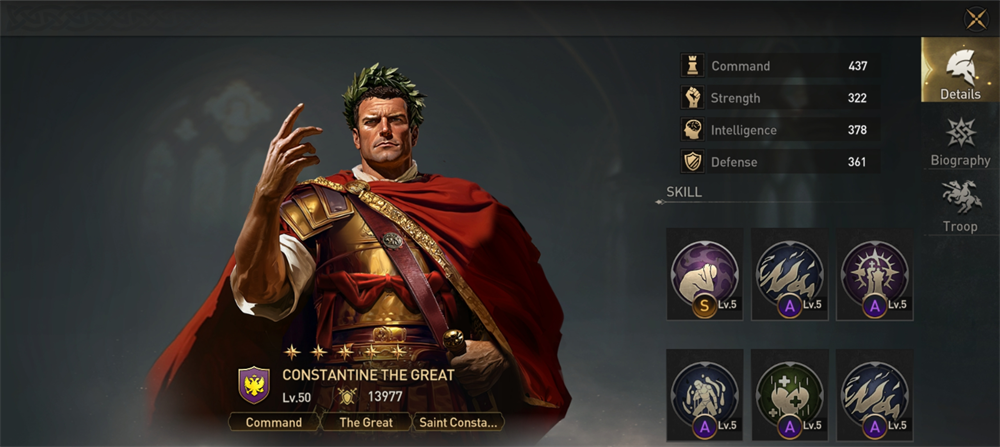Select the Saint Consta... trait tag
1000x447 pixels.
pyautogui.click(x=457, y=422)
